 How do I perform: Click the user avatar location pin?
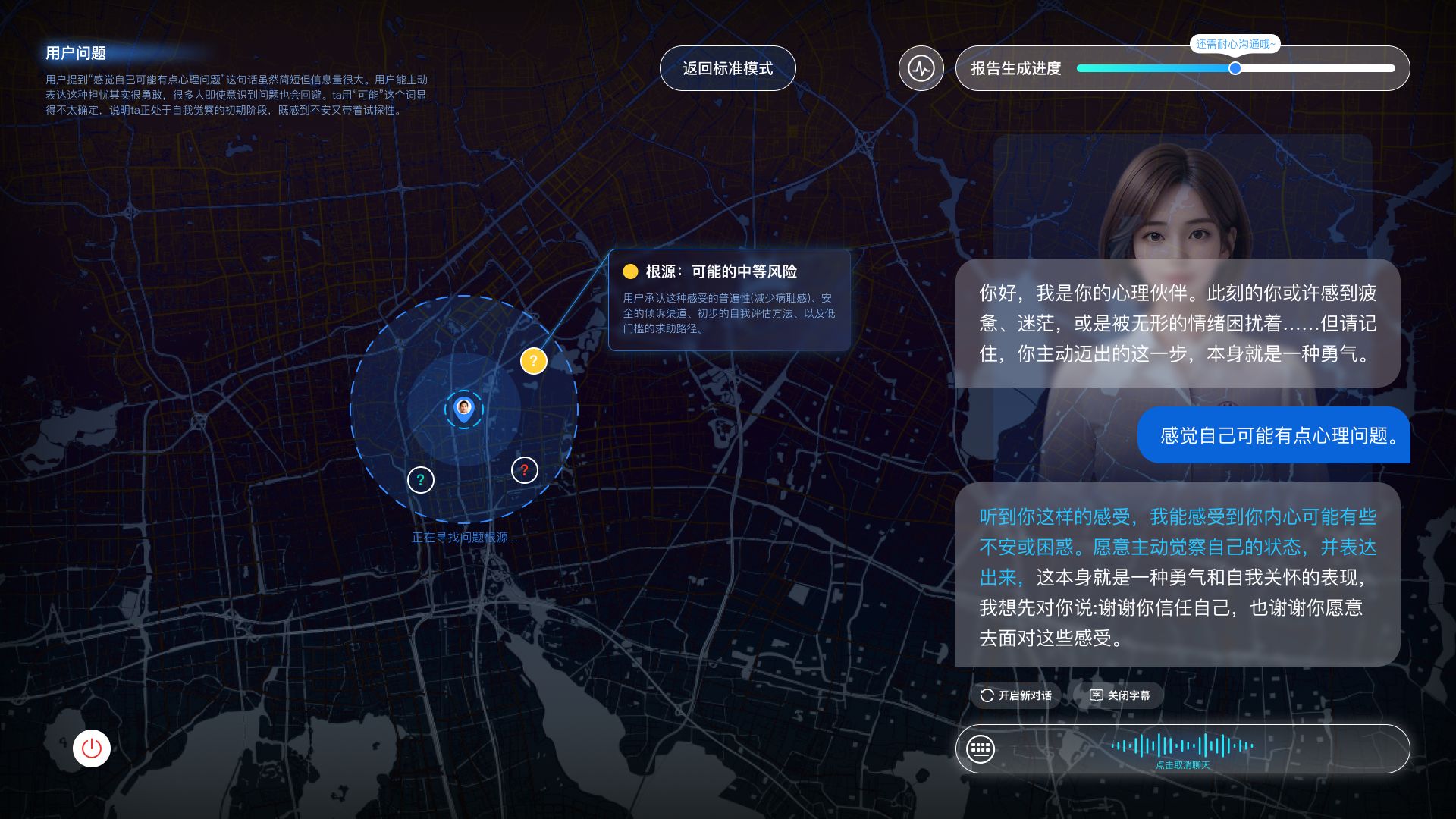[463, 409]
